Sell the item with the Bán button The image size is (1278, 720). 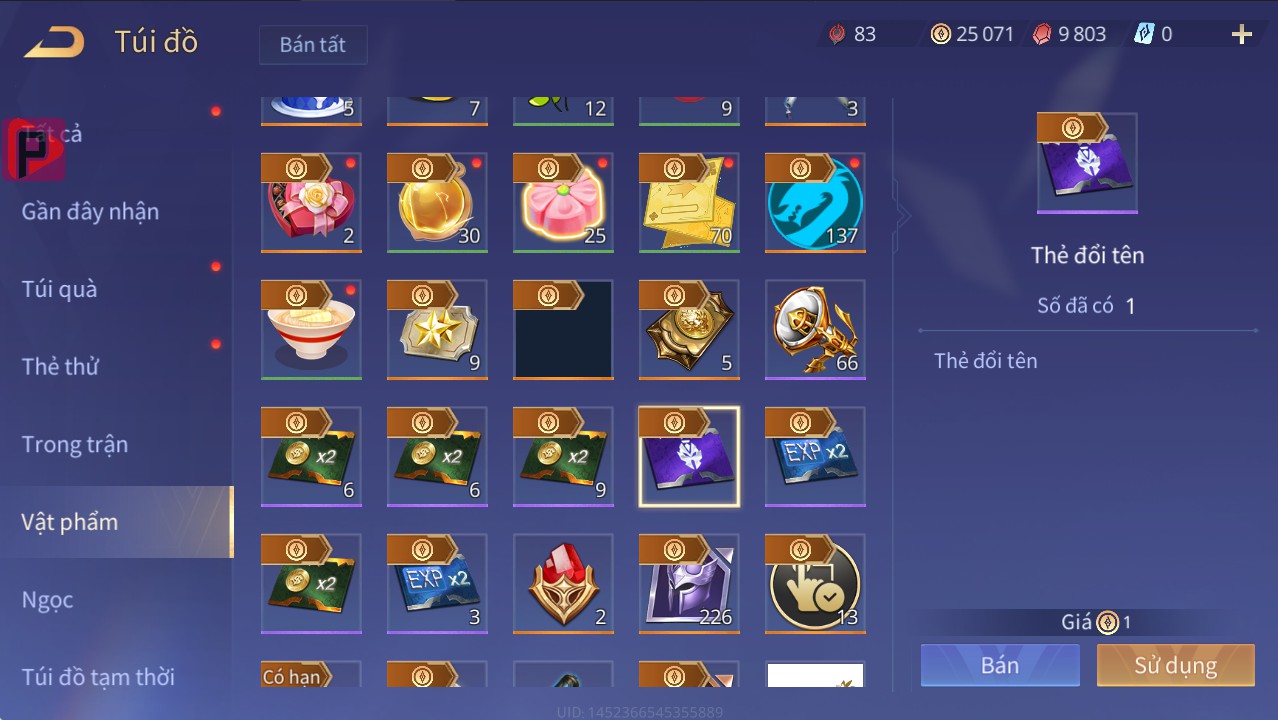1000,665
